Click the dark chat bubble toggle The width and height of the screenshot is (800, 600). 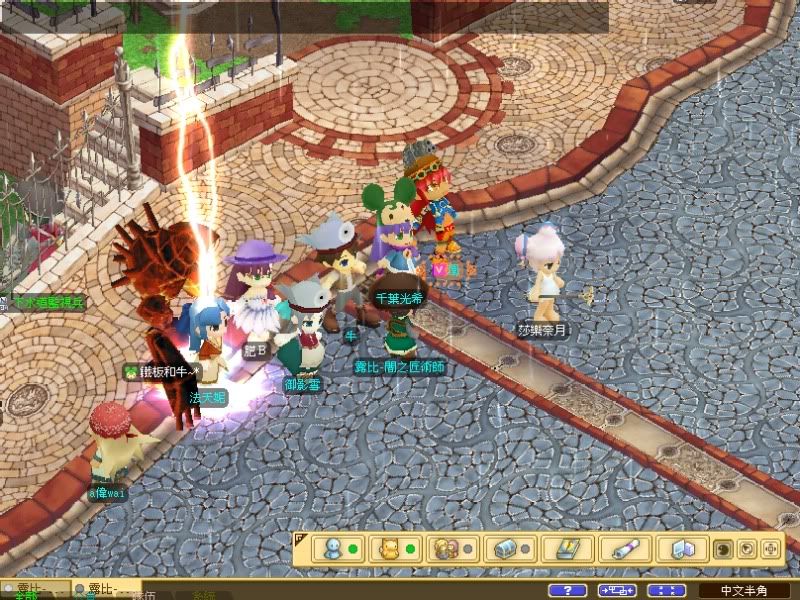point(722,549)
